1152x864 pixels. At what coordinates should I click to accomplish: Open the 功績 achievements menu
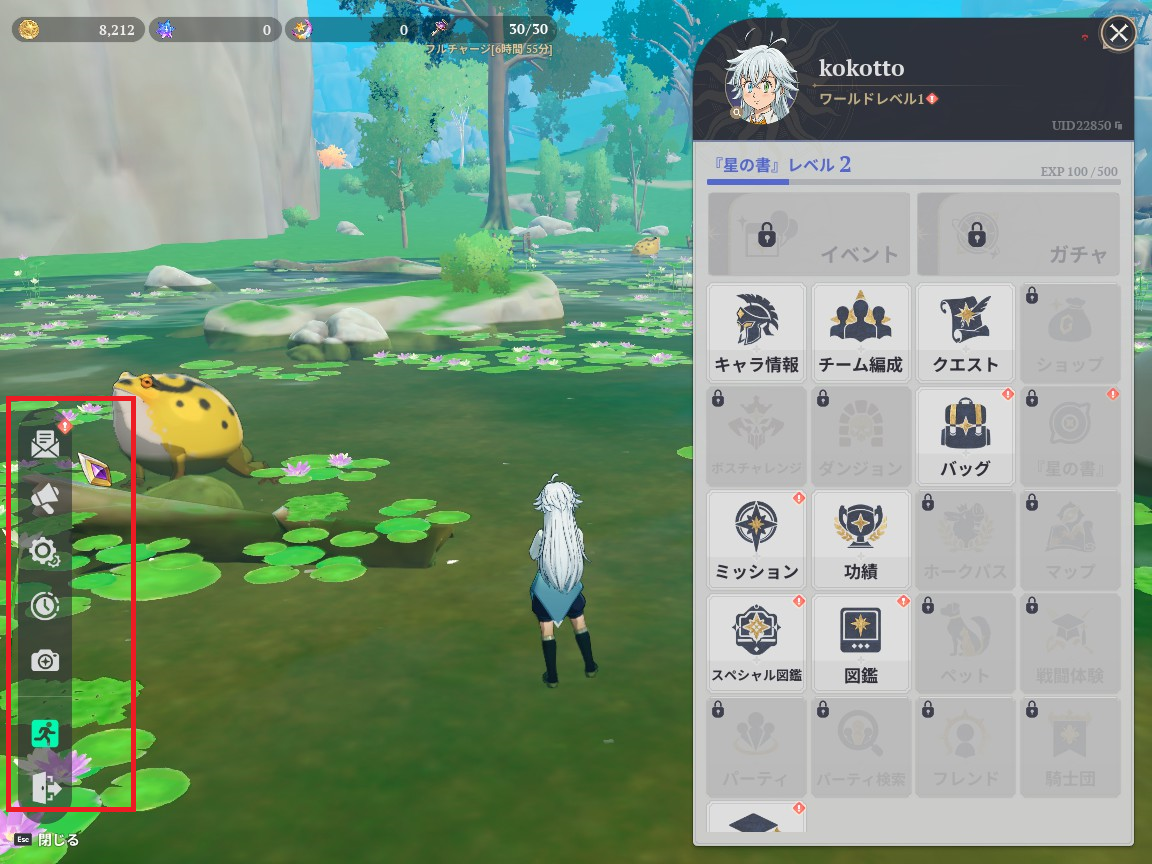(861, 540)
